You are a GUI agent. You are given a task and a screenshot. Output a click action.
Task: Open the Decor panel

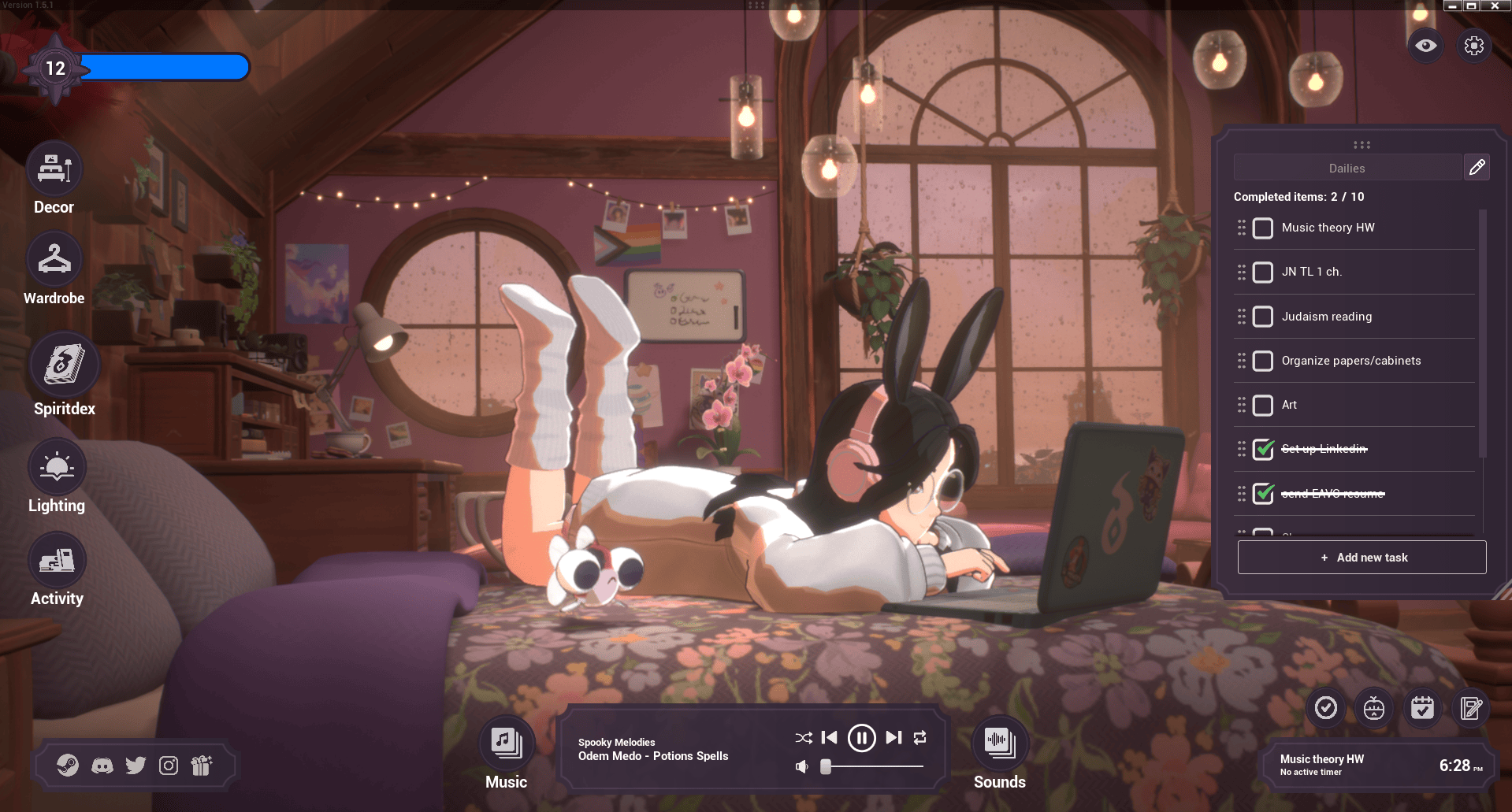point(54,168)
